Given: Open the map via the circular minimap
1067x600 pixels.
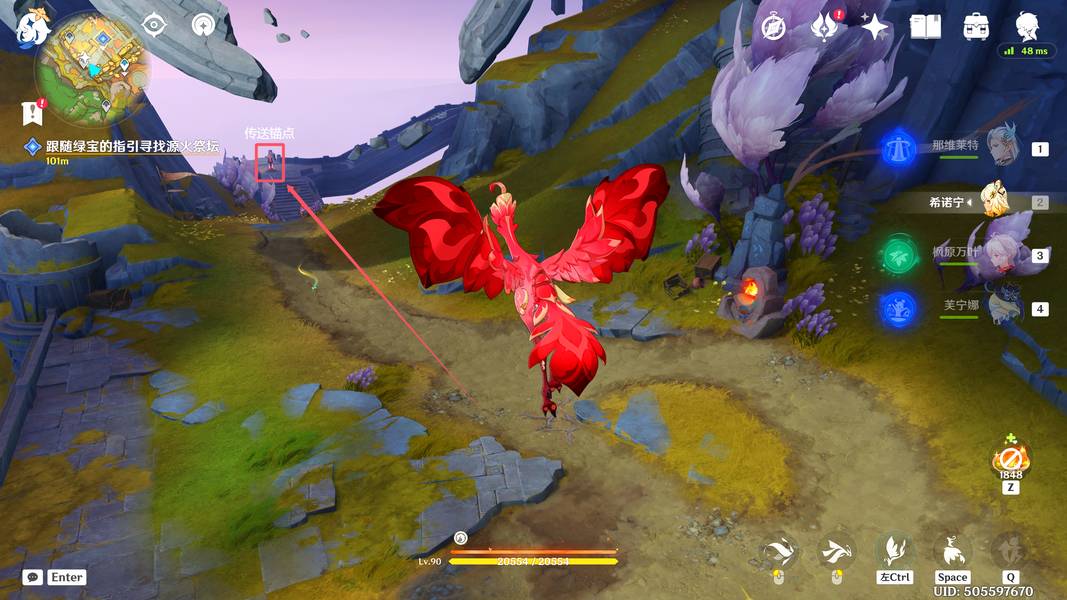Looking at the screenshot, I should [x=92, y=68].
